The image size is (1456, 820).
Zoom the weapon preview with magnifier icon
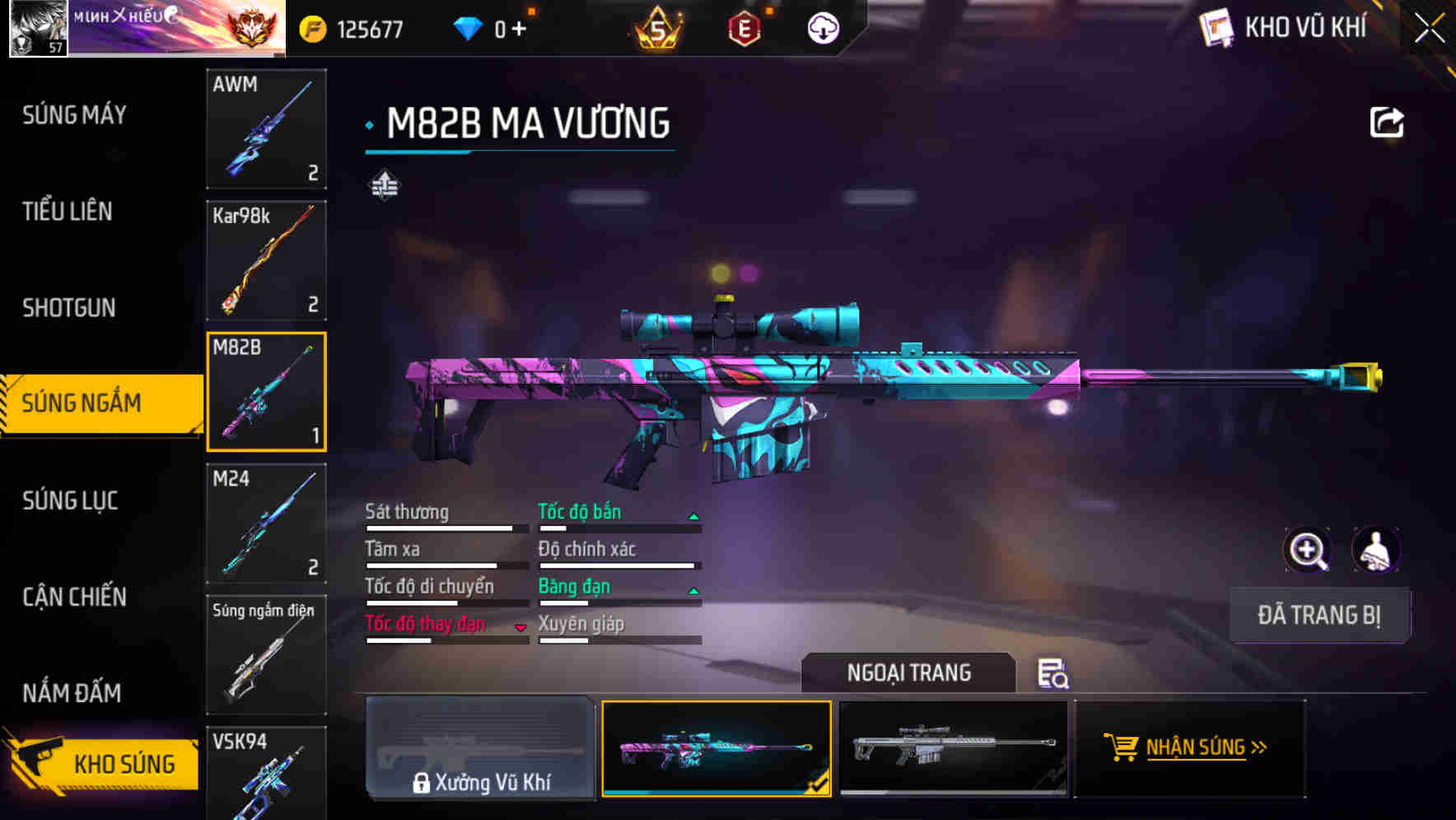tap(1308, 550)
